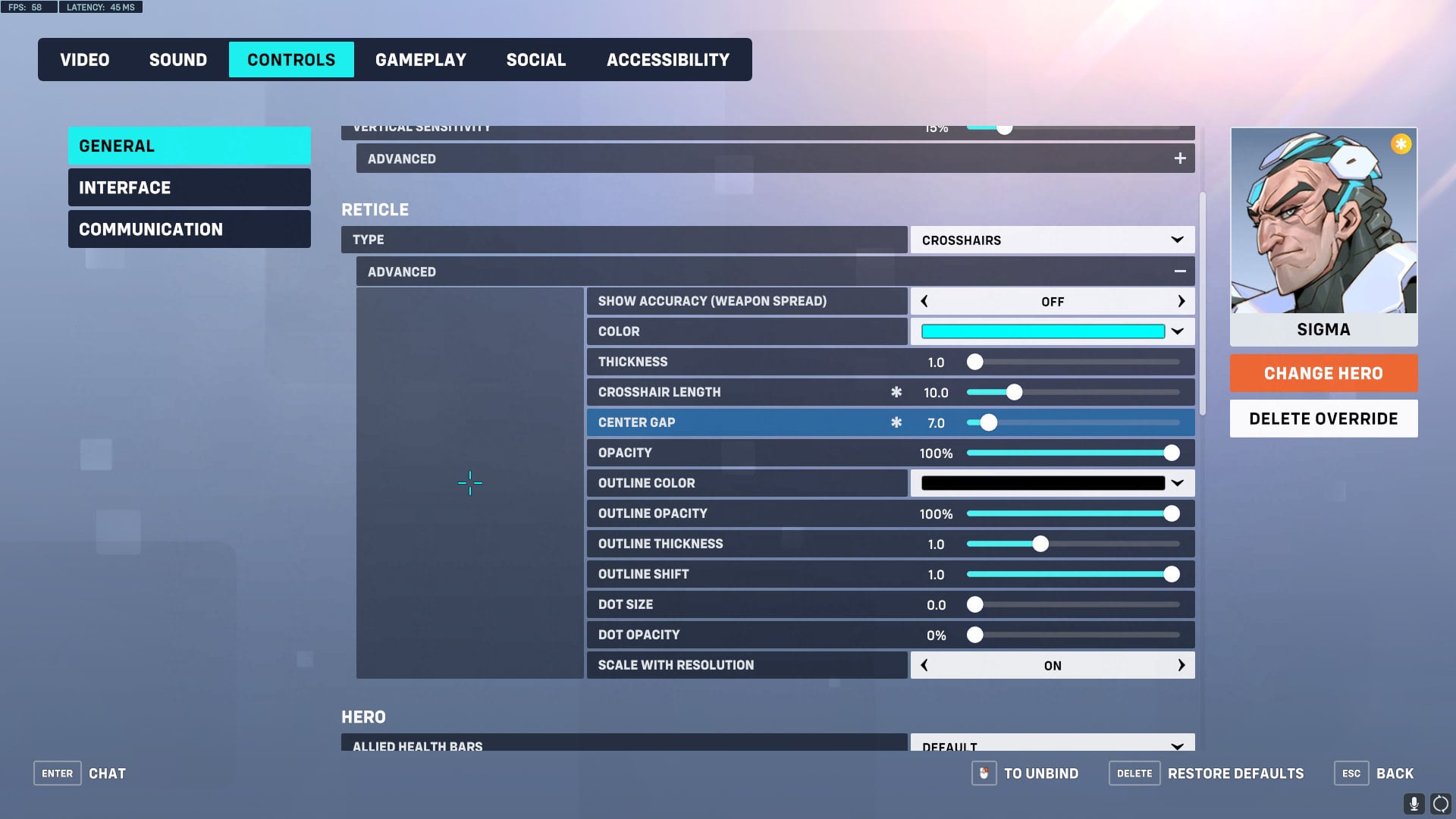The width and height of the screenshot is (1456, 819).
Task: Click the ENTER key icon beside CHAT
Action: [x=57, y=773]
